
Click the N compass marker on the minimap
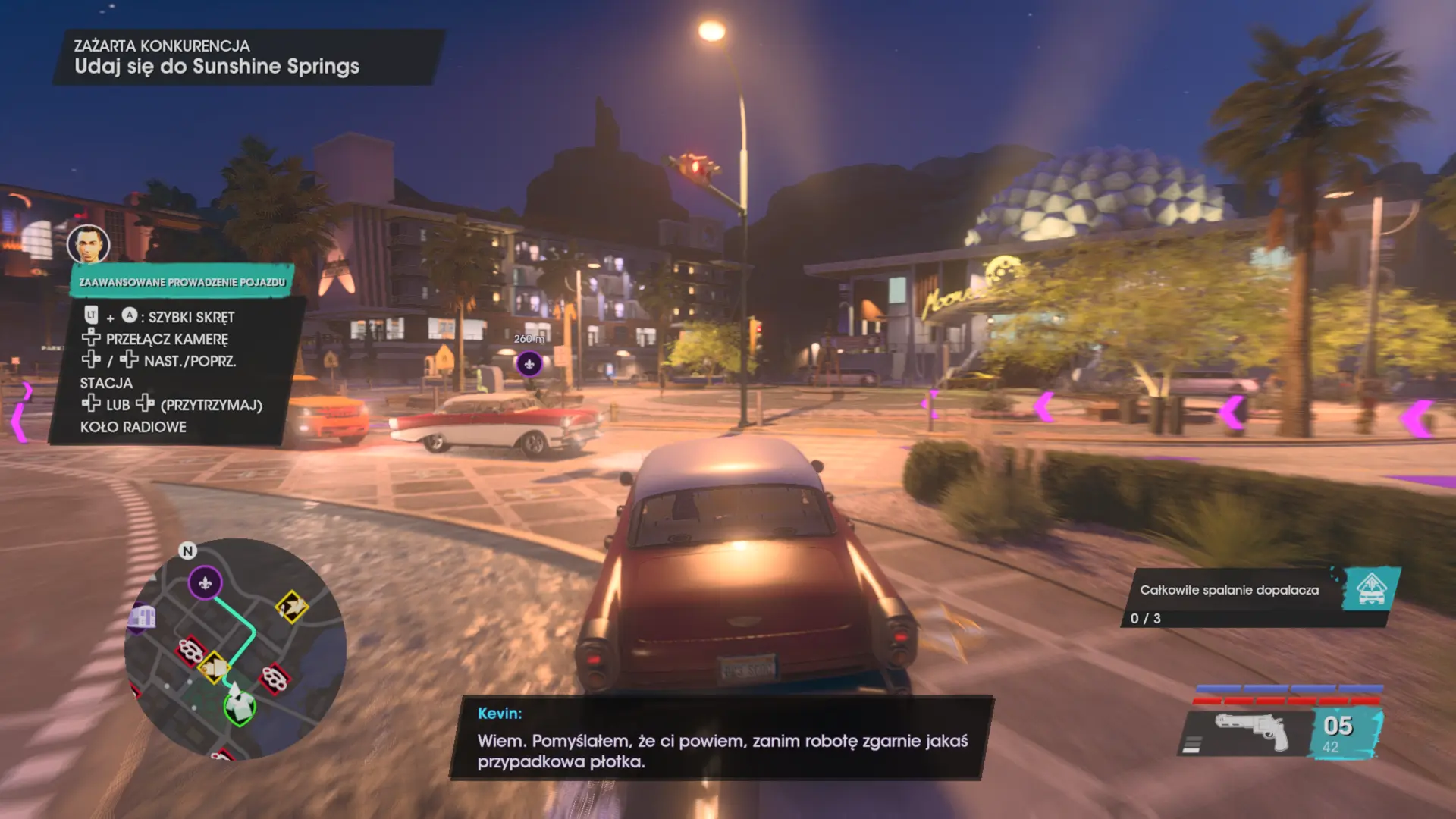point(187,550)
